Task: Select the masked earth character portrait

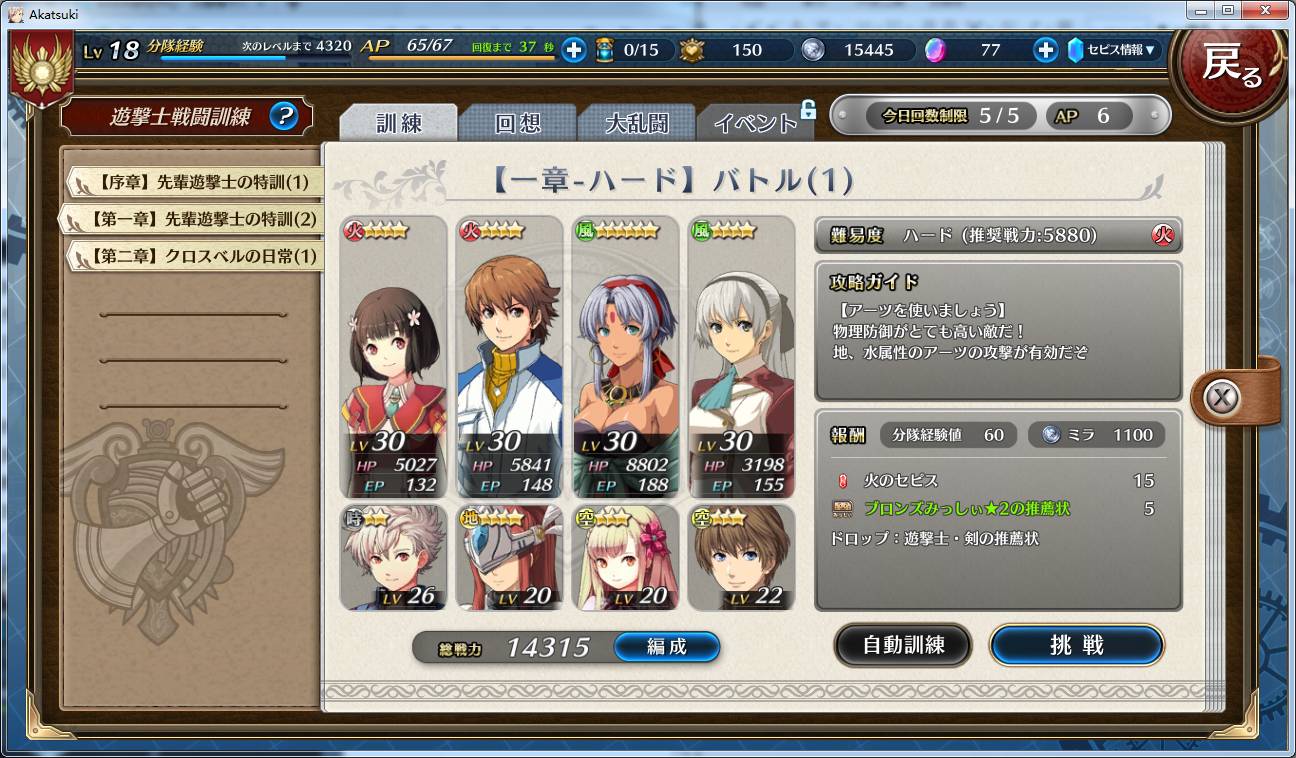Action: click(509, 557)
